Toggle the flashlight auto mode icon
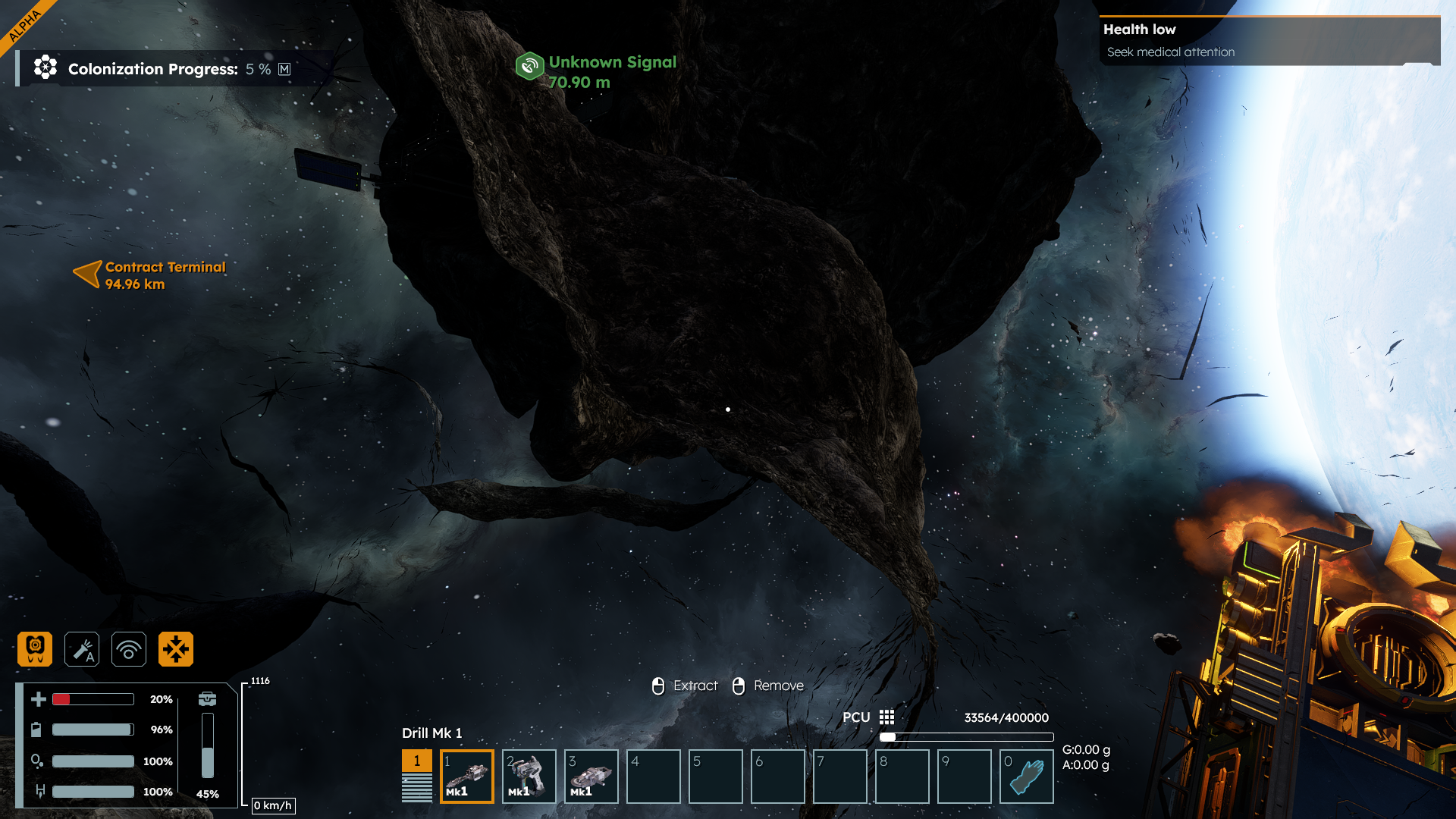 click(x=82, y=649)
